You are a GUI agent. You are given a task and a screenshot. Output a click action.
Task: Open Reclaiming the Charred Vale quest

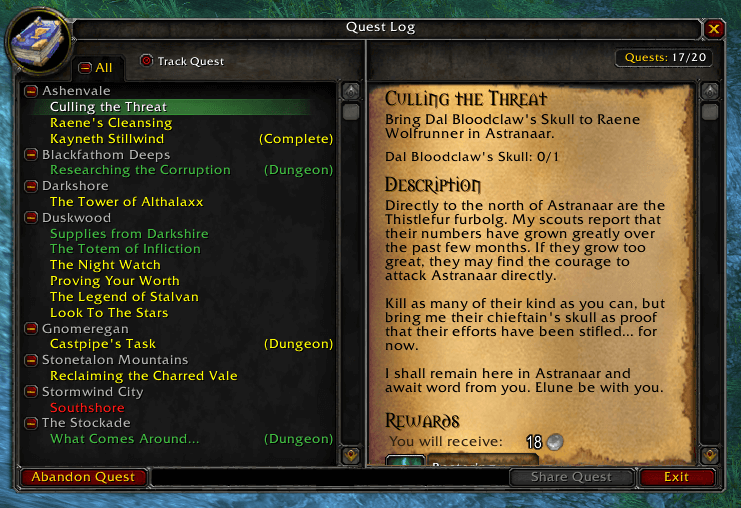144,376
